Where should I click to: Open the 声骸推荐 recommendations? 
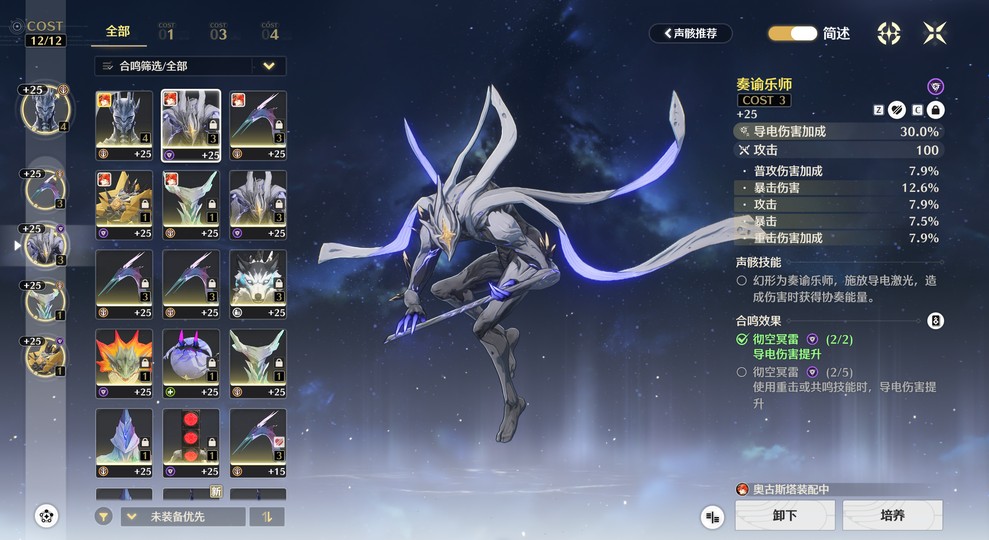point(690,33)
